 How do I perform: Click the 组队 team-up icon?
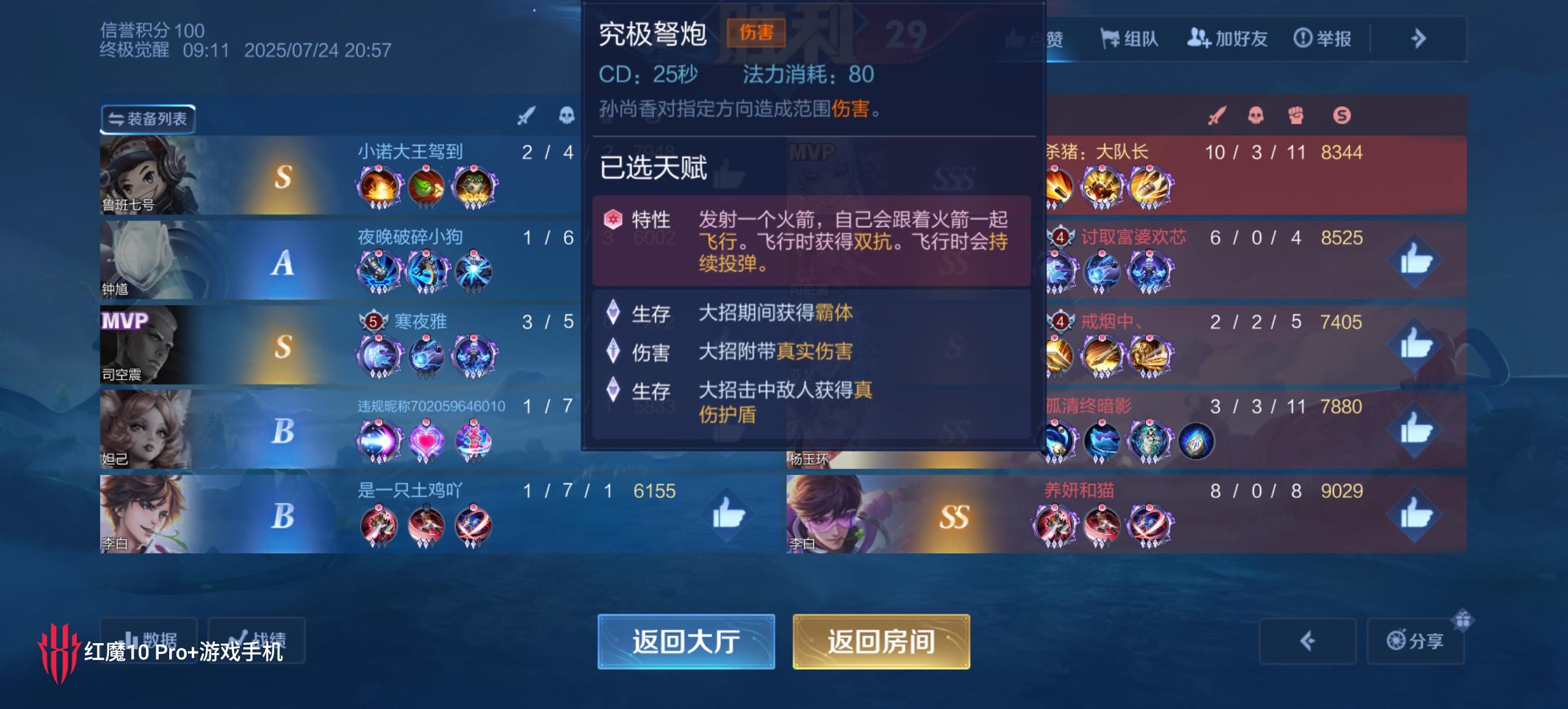click(1129, 38)
